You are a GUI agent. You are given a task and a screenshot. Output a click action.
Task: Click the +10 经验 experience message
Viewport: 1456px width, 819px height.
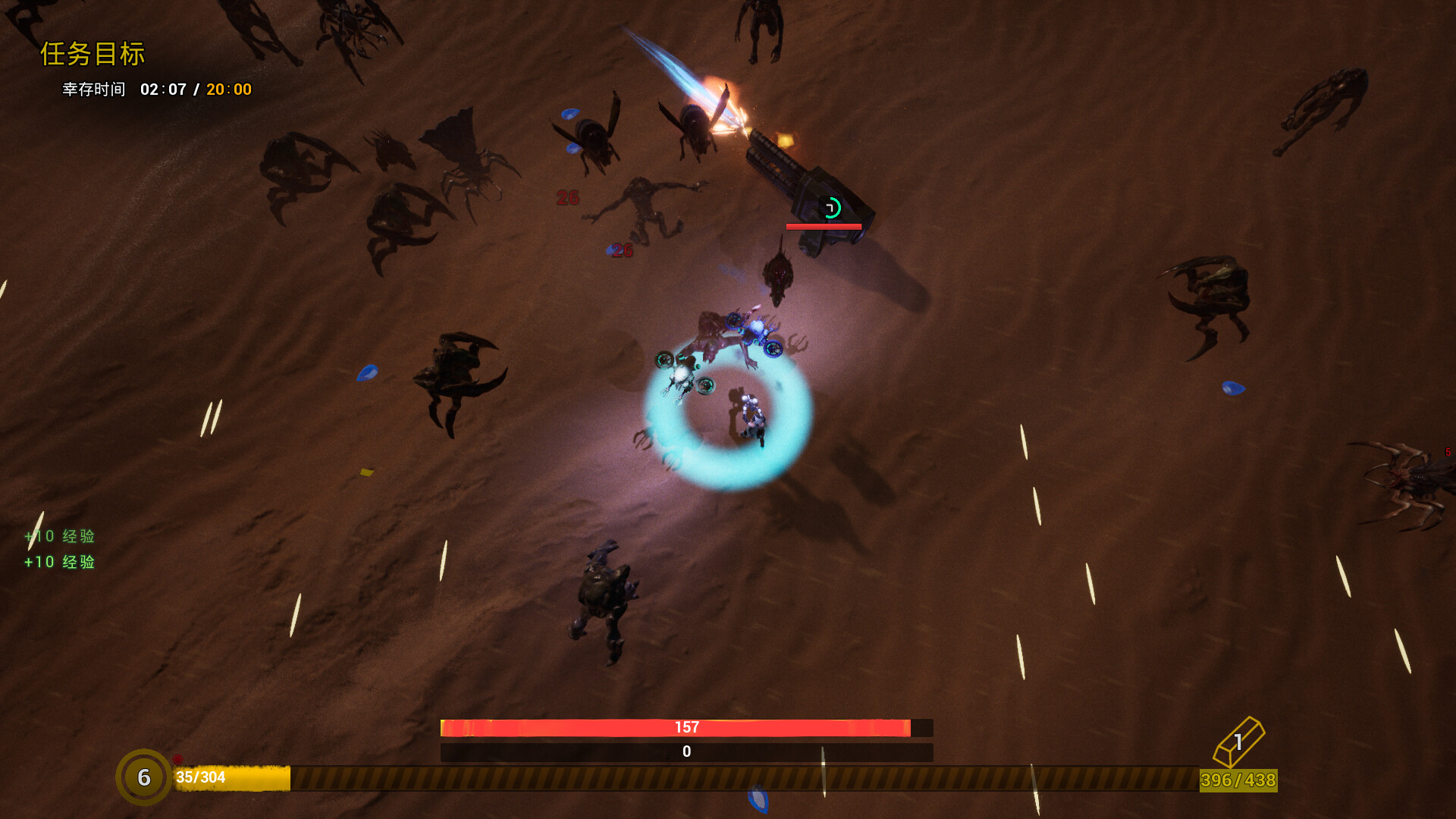(x=59, y=536)
